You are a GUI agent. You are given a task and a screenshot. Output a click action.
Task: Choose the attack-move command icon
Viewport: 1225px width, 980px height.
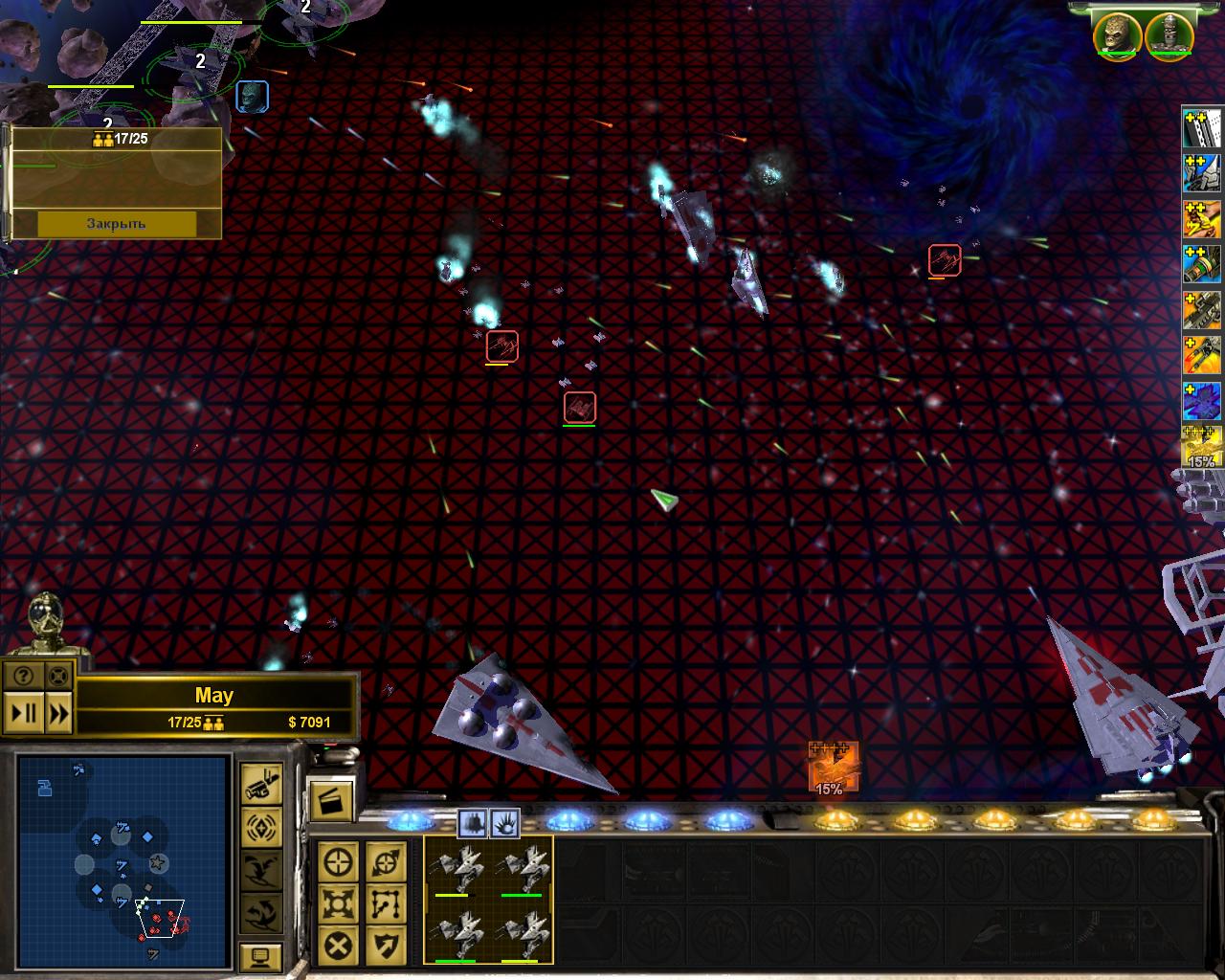386,862
